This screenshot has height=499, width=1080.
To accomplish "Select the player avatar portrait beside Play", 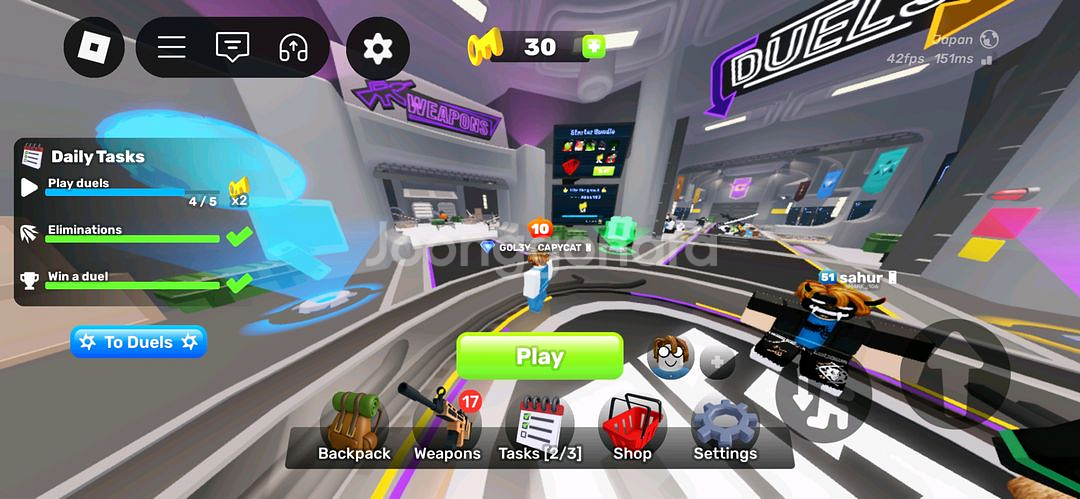I will click(671, 356).
